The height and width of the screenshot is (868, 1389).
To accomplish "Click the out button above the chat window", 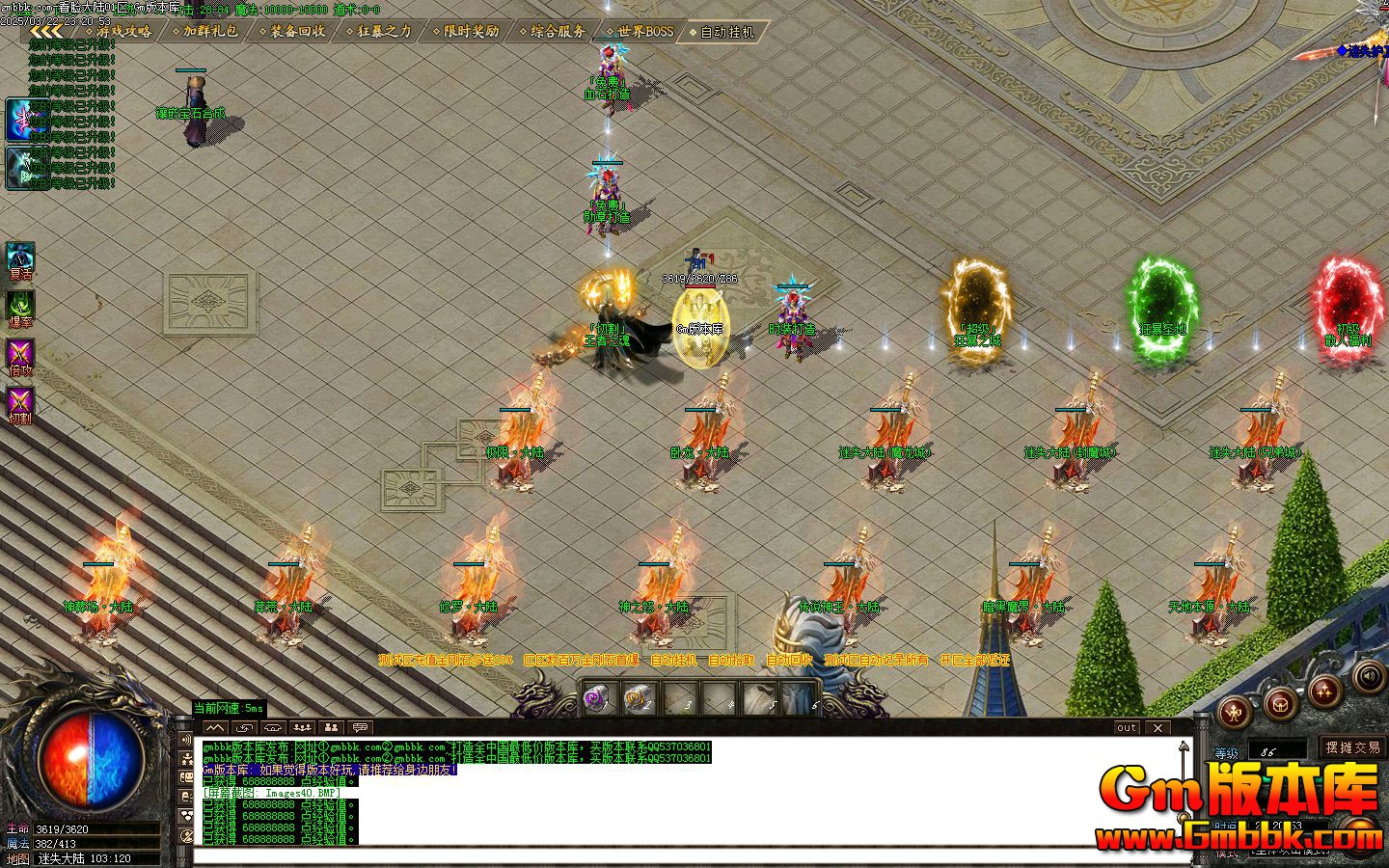I will [1126, 728].
